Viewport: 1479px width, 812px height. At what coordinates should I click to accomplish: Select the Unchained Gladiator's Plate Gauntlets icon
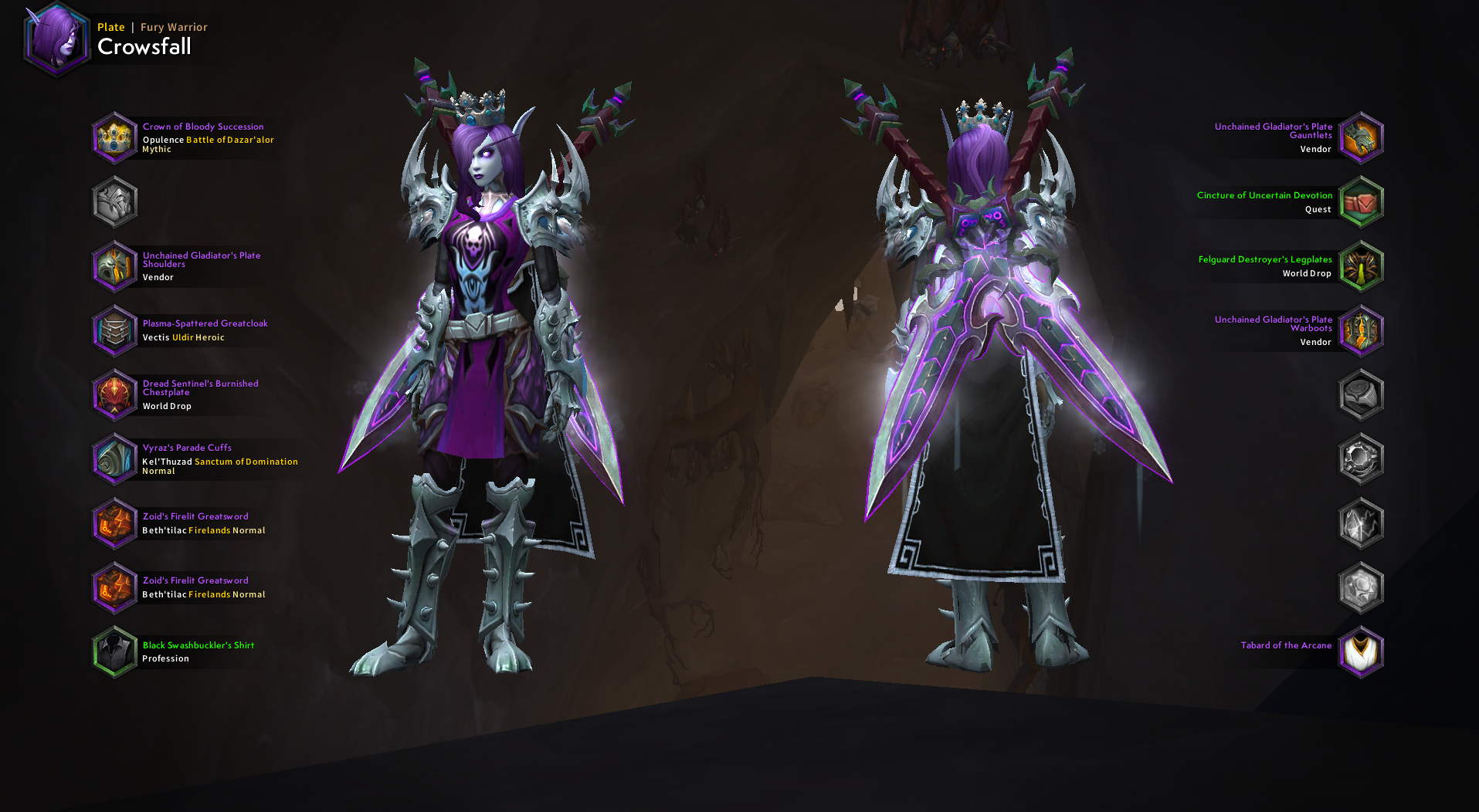tap(1362, 137)
